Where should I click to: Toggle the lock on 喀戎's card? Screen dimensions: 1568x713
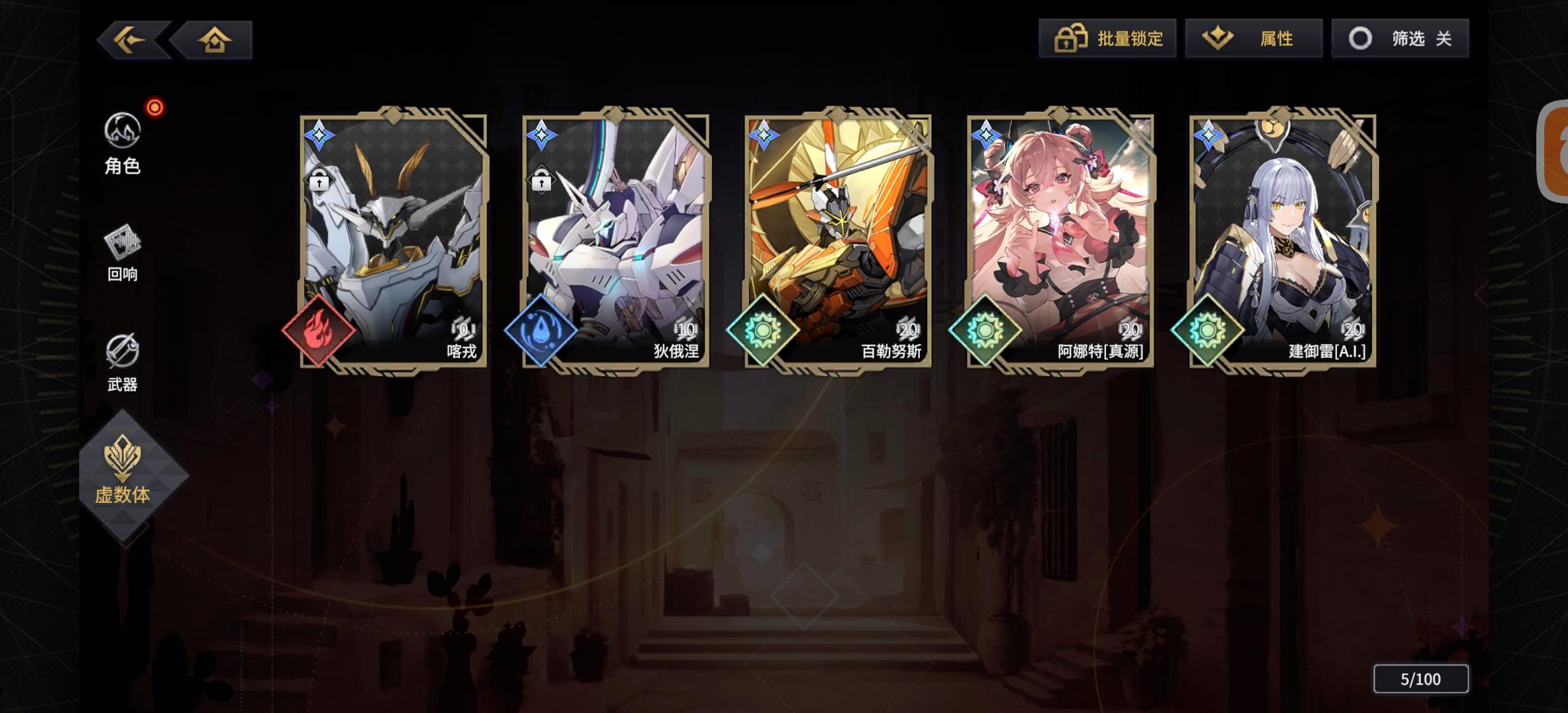(319, 180)
